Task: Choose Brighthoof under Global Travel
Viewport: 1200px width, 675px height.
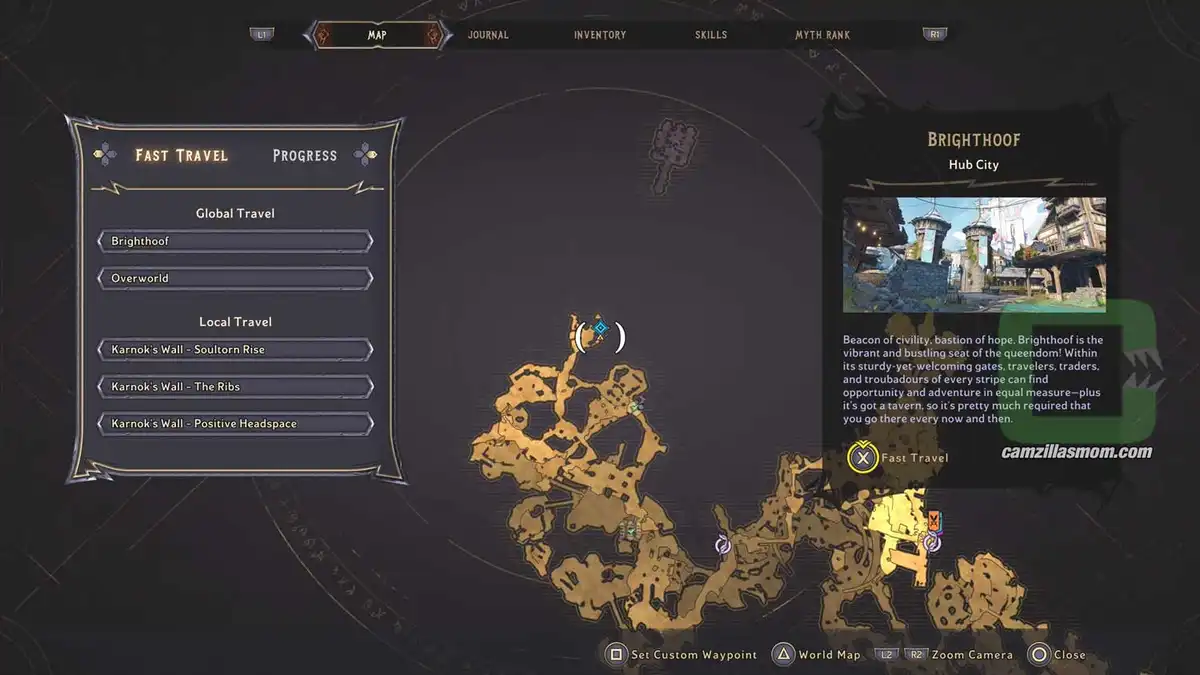Action: click(235, 241)
